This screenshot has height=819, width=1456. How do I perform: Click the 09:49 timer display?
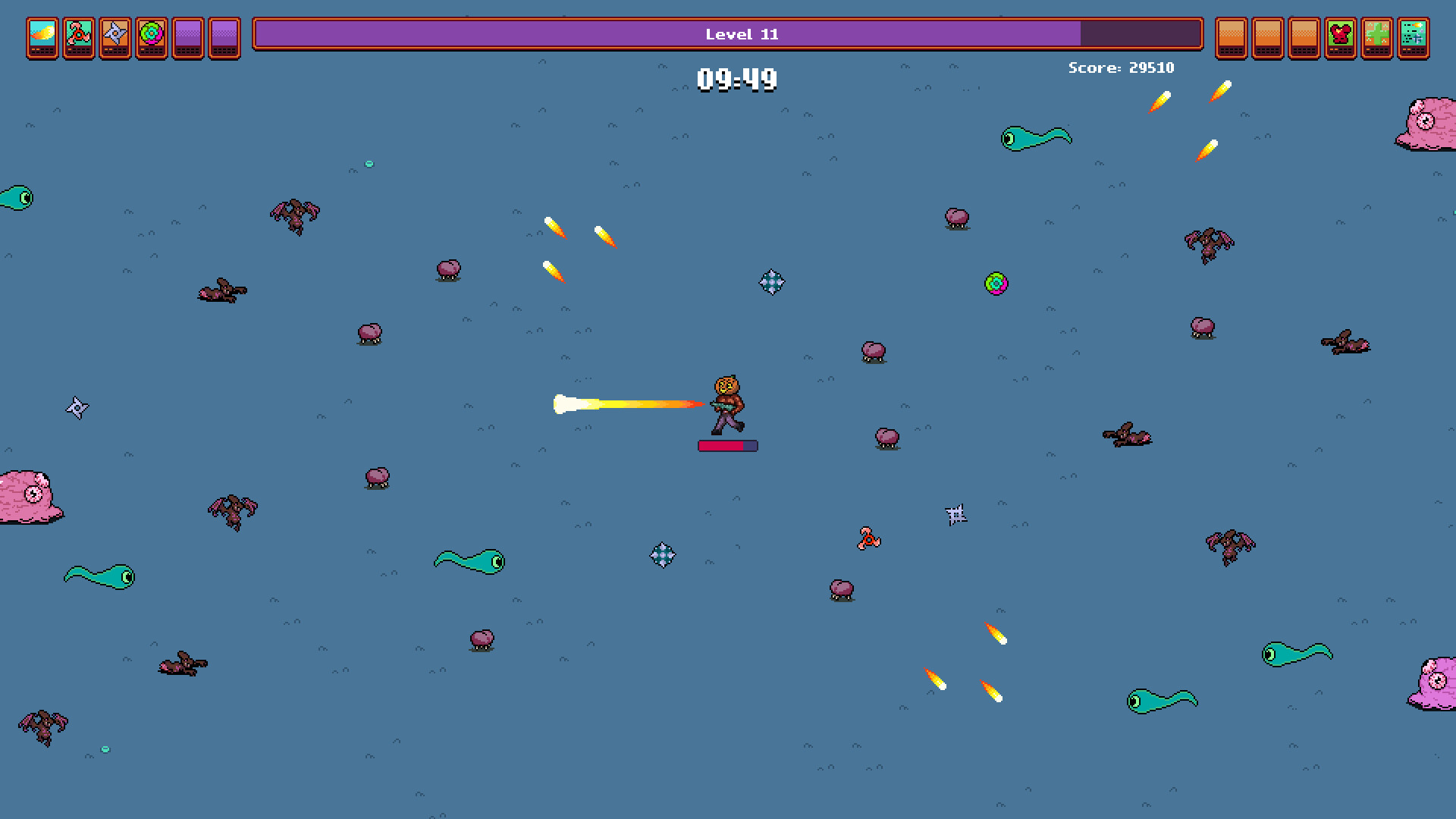point(738,78)
